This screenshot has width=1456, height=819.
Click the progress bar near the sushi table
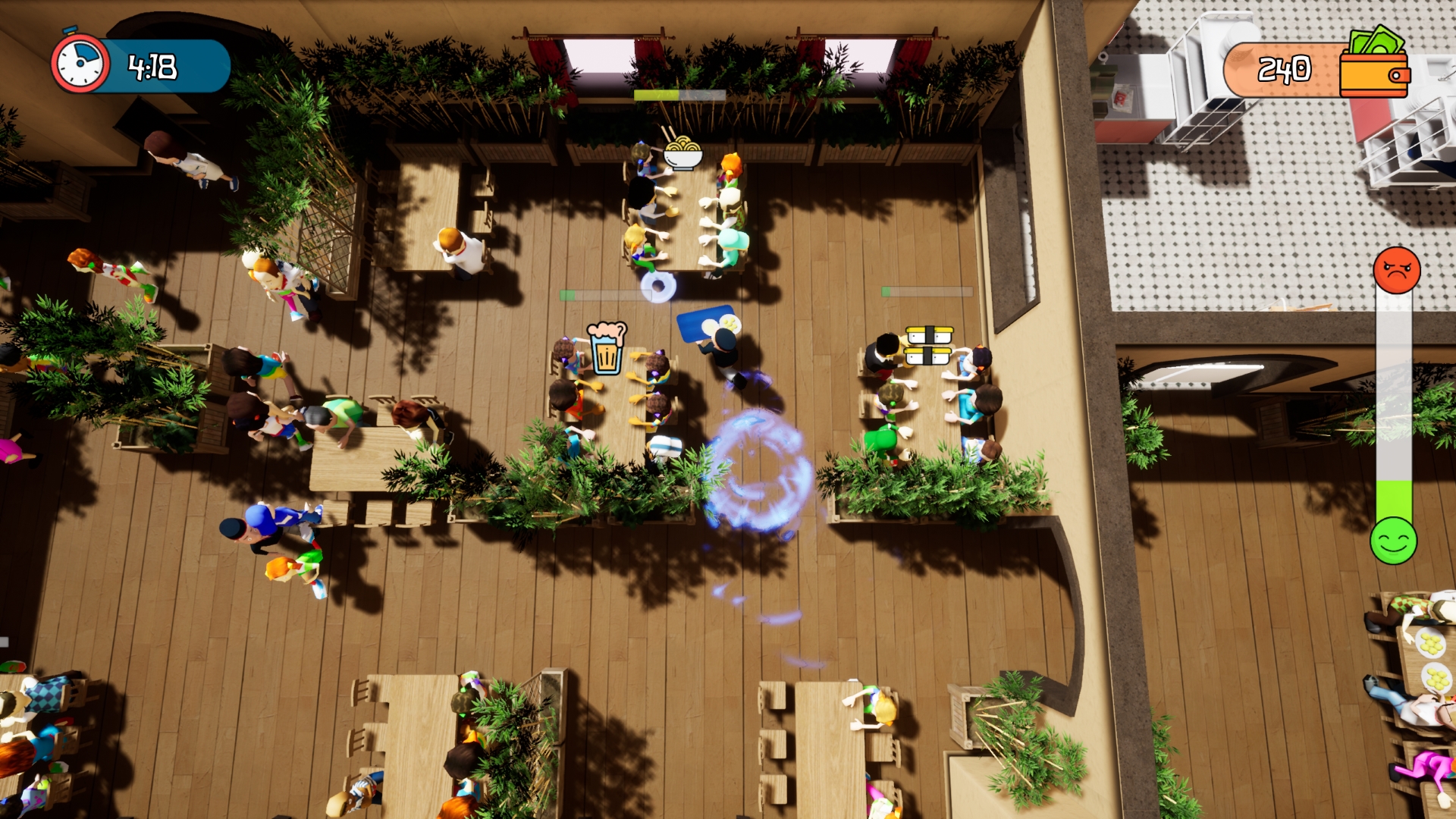point(927,290)
